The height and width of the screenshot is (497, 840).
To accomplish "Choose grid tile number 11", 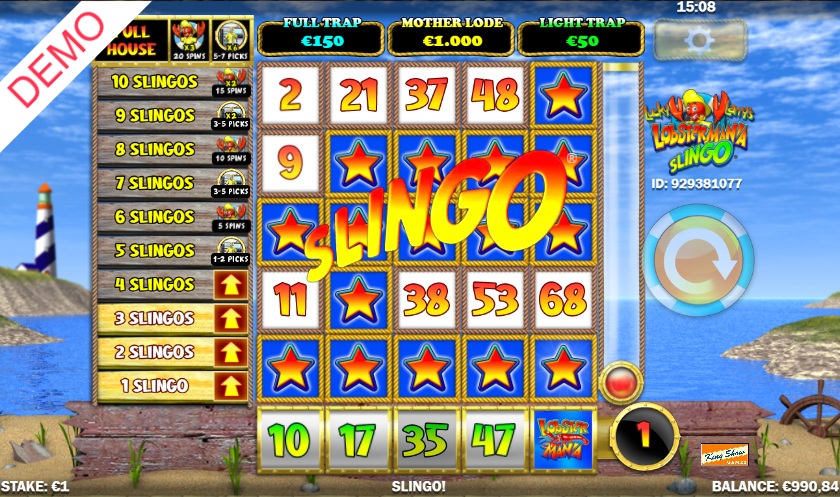I will tap(289, 299).
